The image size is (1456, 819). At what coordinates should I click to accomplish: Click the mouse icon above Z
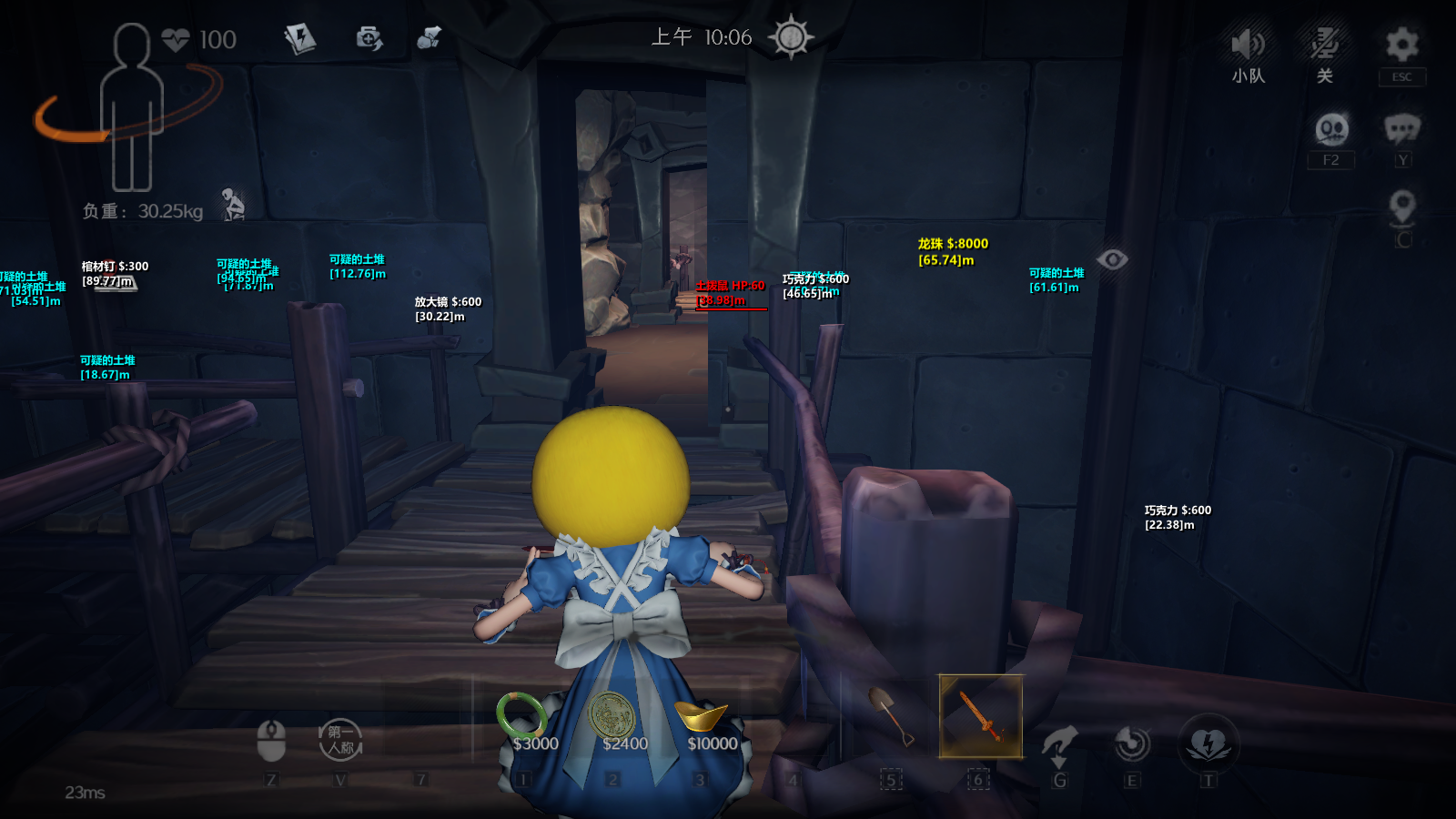point(271,740)
